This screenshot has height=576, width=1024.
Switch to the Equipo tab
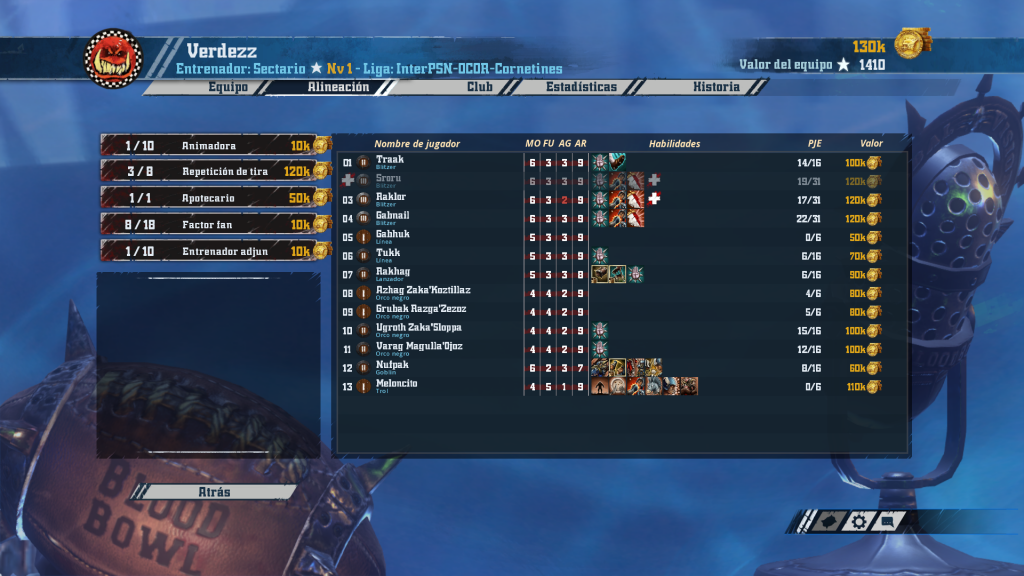[x=228, y=87]
